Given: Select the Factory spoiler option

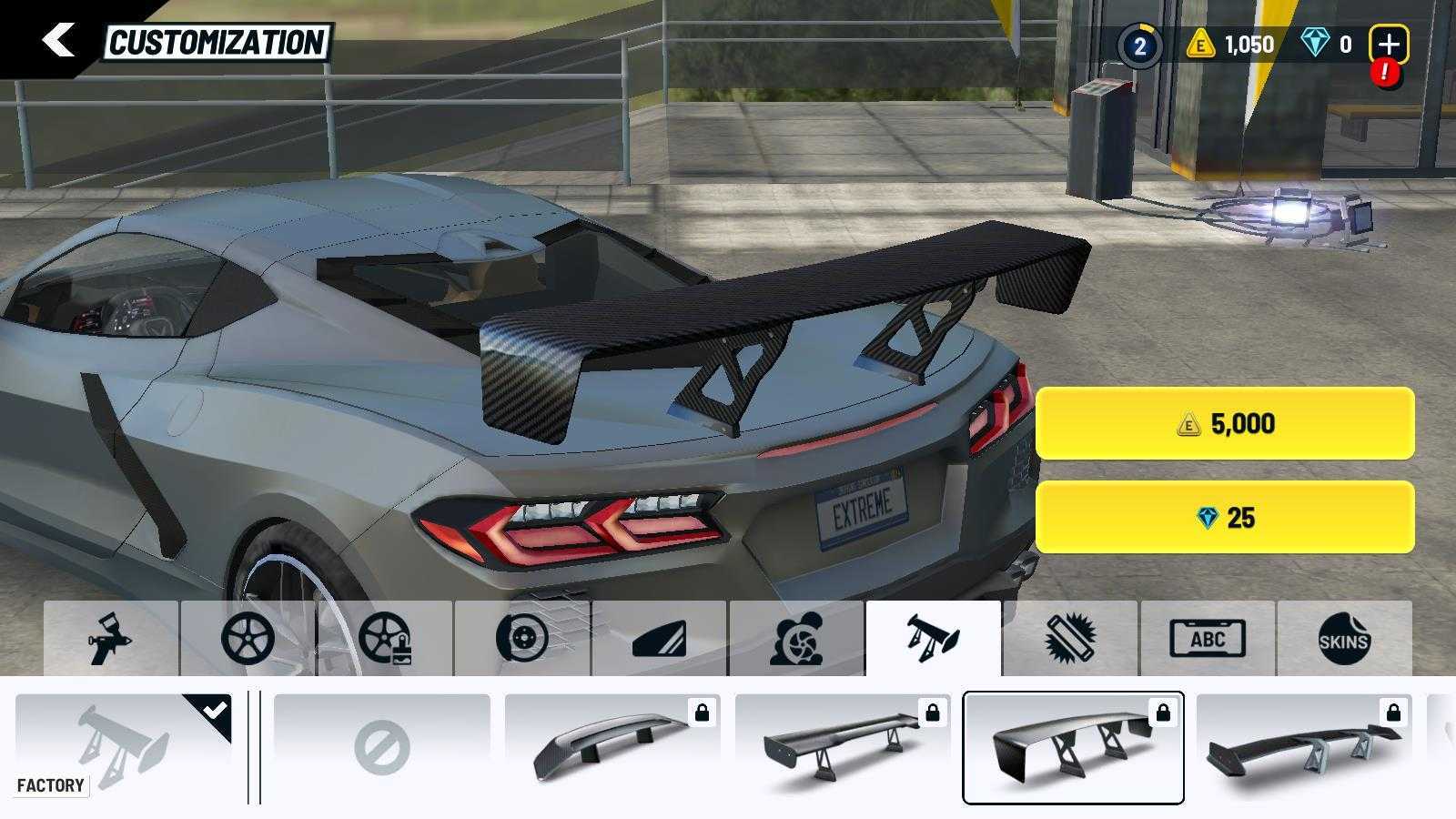Looking at the screenshot, I should click(124, 748).
